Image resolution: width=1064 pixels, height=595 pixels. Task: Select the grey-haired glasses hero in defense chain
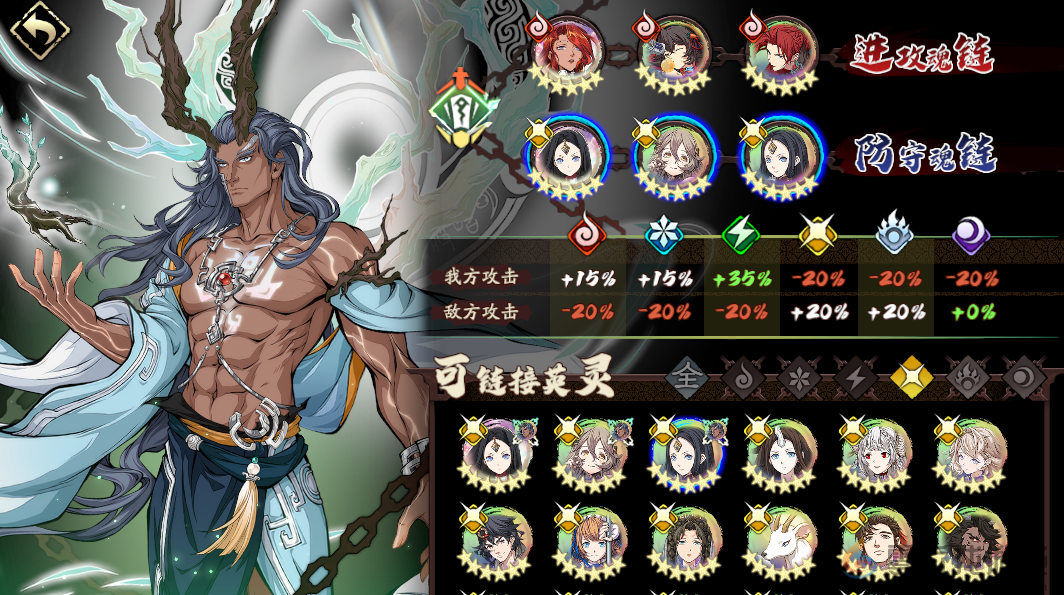[674, 157]
